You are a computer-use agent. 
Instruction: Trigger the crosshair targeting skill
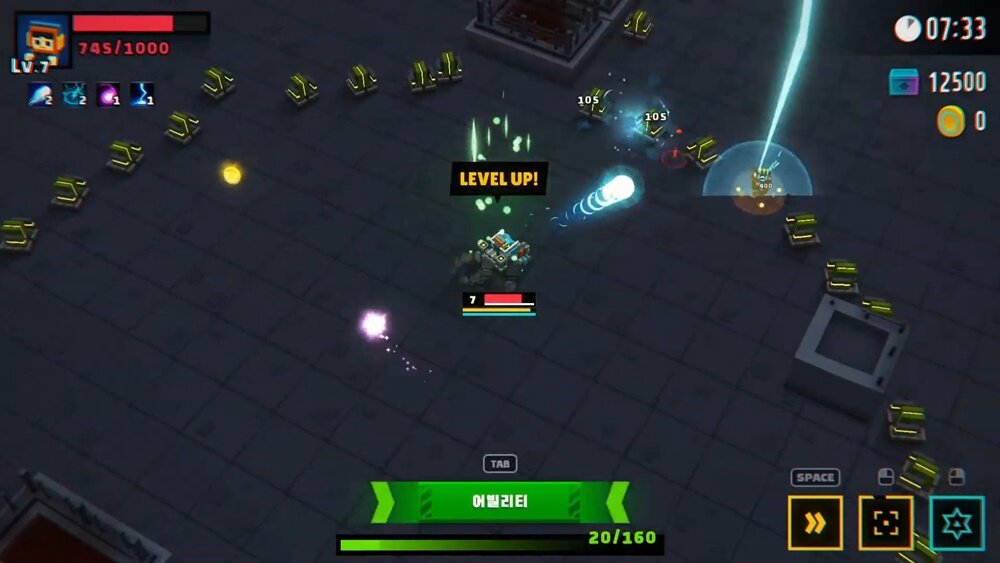tap(886, 523)
